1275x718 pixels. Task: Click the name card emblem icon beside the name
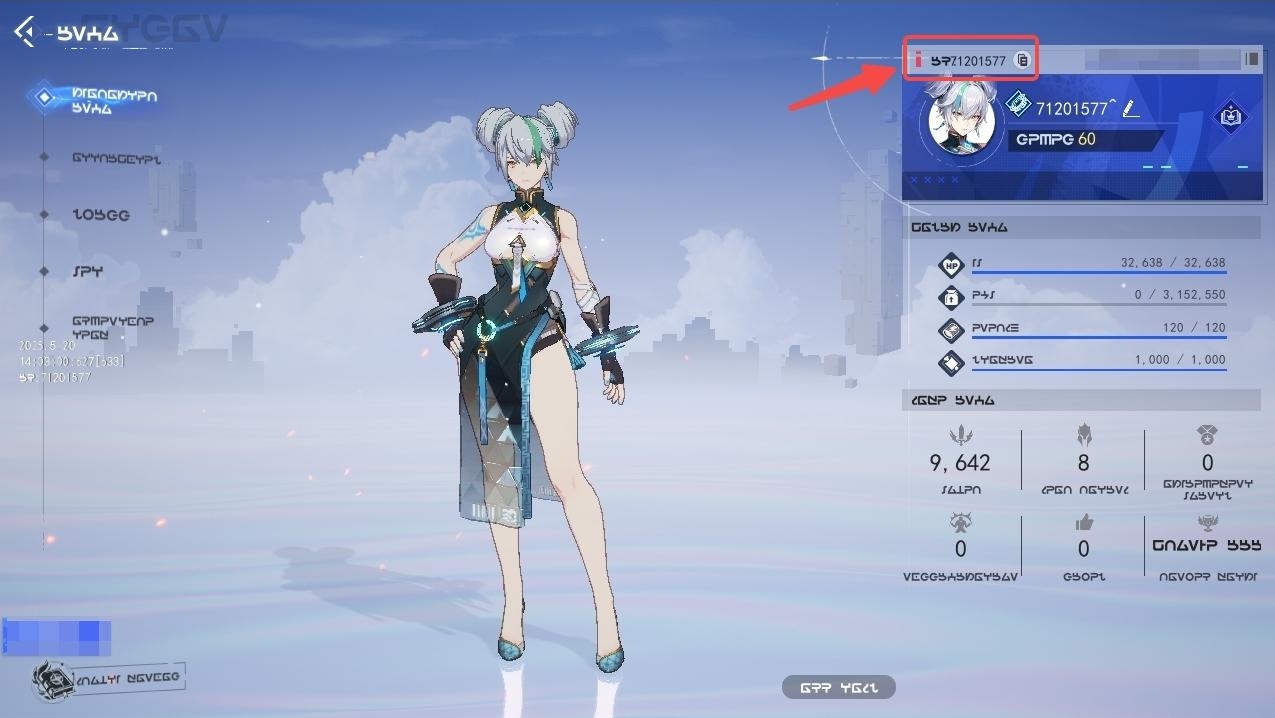pyautogui.click(x=1018, y=104)
